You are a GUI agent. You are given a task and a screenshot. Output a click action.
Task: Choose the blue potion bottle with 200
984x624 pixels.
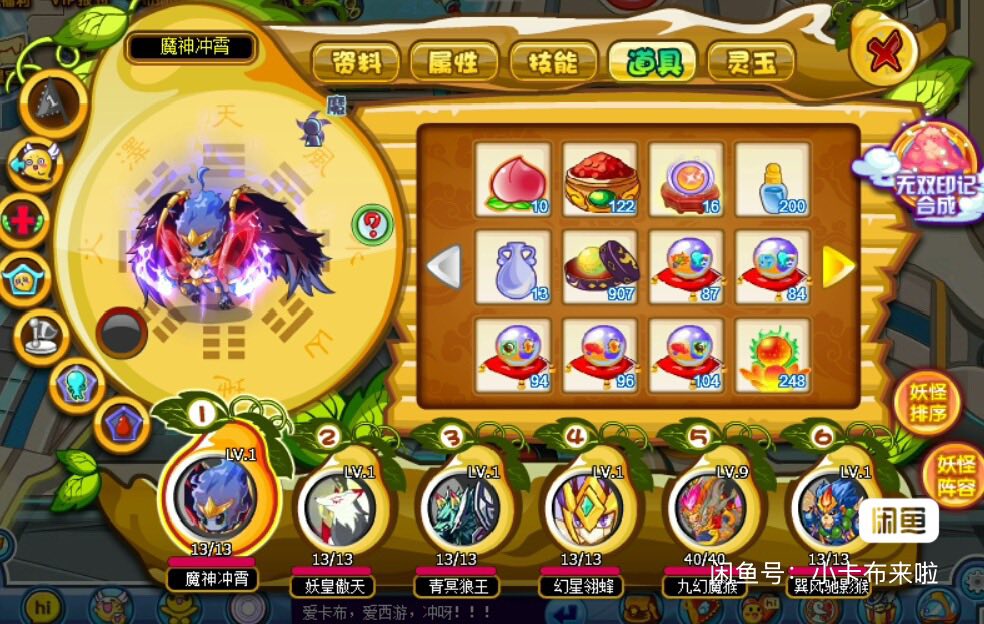(773, 179)
